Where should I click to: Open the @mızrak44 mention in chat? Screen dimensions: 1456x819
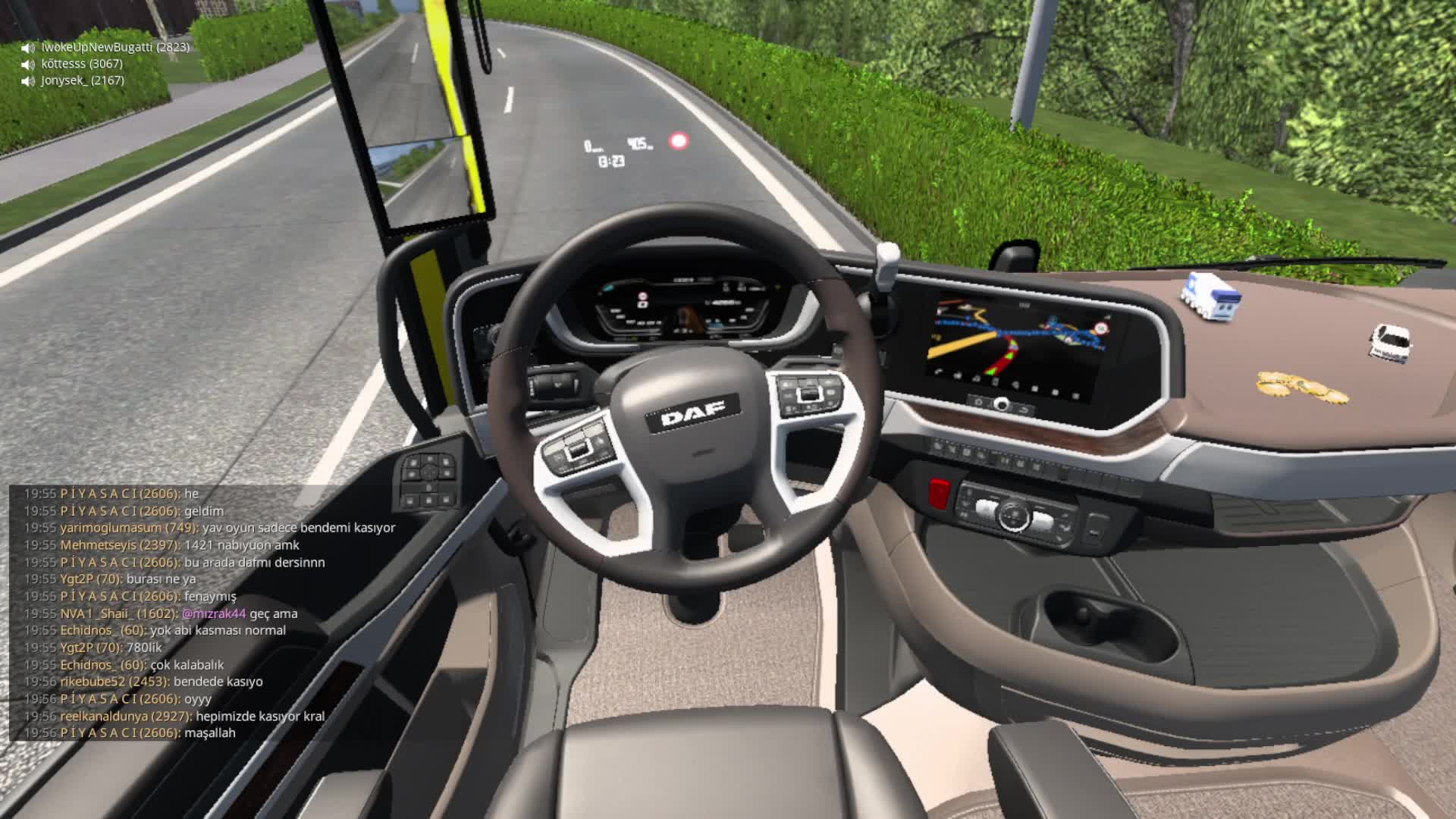(214, 613)
